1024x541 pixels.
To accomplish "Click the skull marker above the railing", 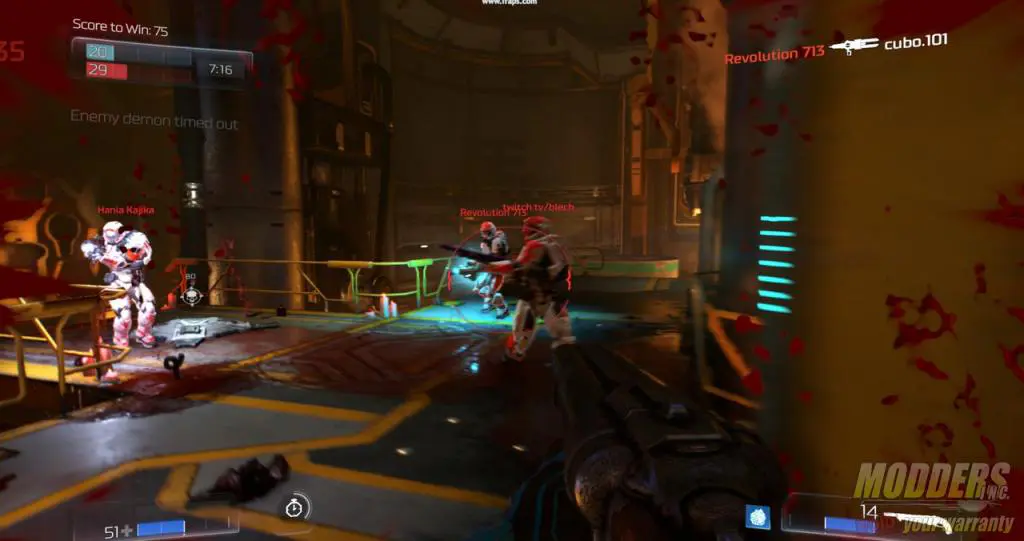I will pyautogui.click(x=190, y=294).
